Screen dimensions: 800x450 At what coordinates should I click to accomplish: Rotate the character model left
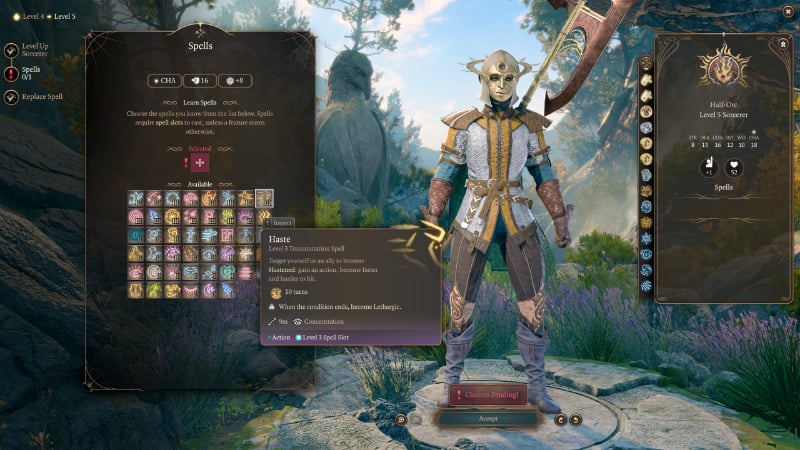coord(560,420)
